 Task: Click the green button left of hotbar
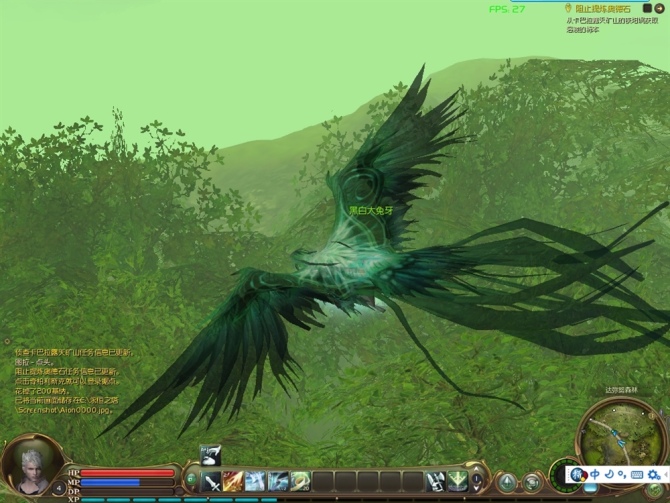click(191, 481)
